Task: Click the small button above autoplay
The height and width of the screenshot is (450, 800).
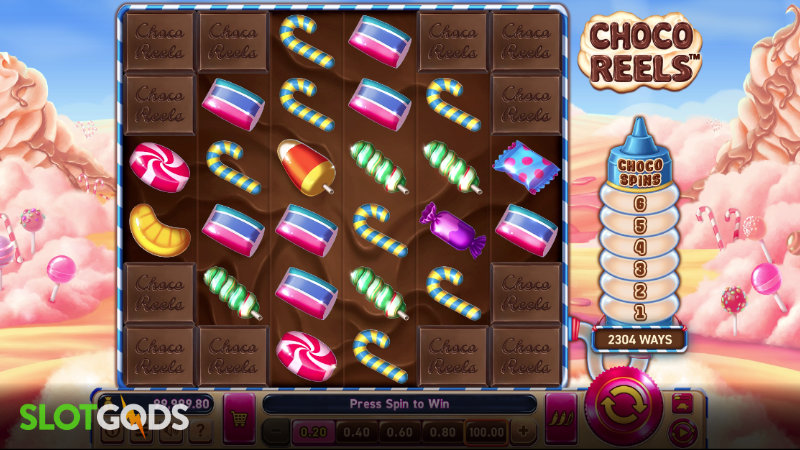Action: [x=683, y=403]
